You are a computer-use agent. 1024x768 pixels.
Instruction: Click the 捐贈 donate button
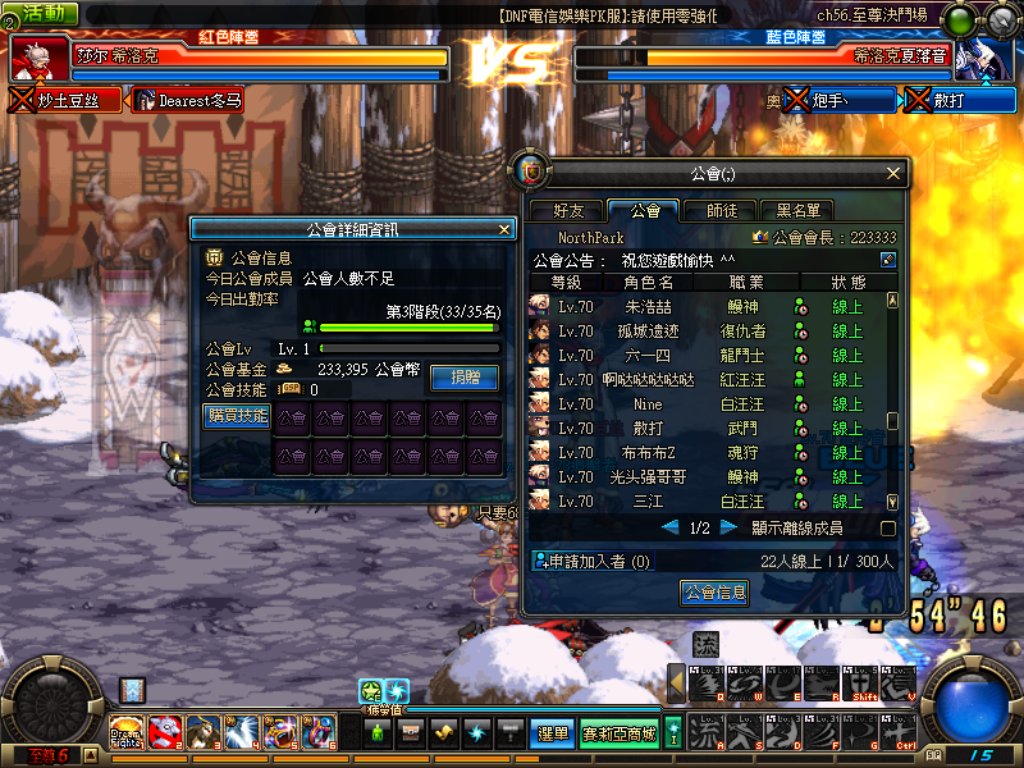(x=464, y=377)
